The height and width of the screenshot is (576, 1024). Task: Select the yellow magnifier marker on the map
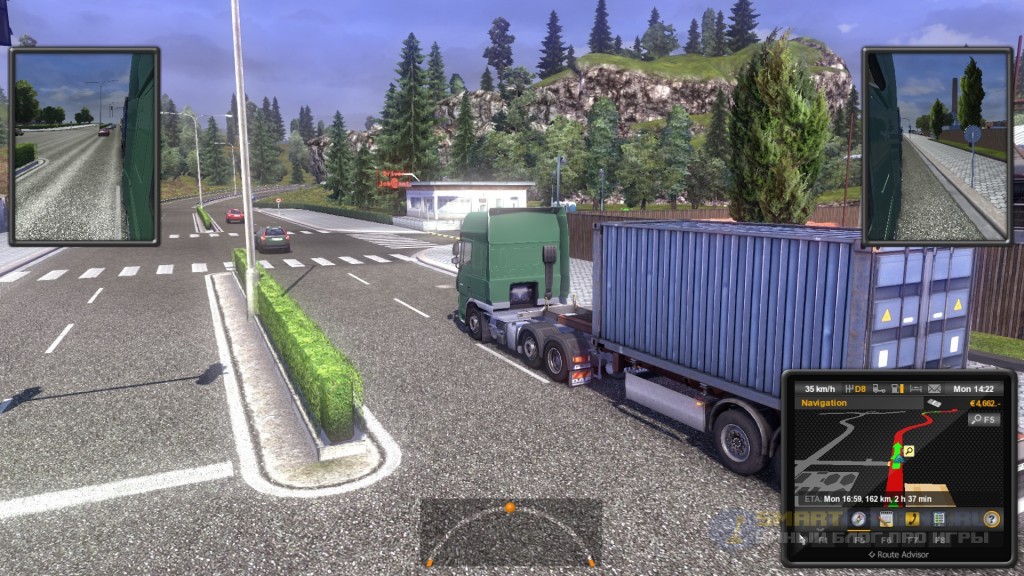(910, 451)
